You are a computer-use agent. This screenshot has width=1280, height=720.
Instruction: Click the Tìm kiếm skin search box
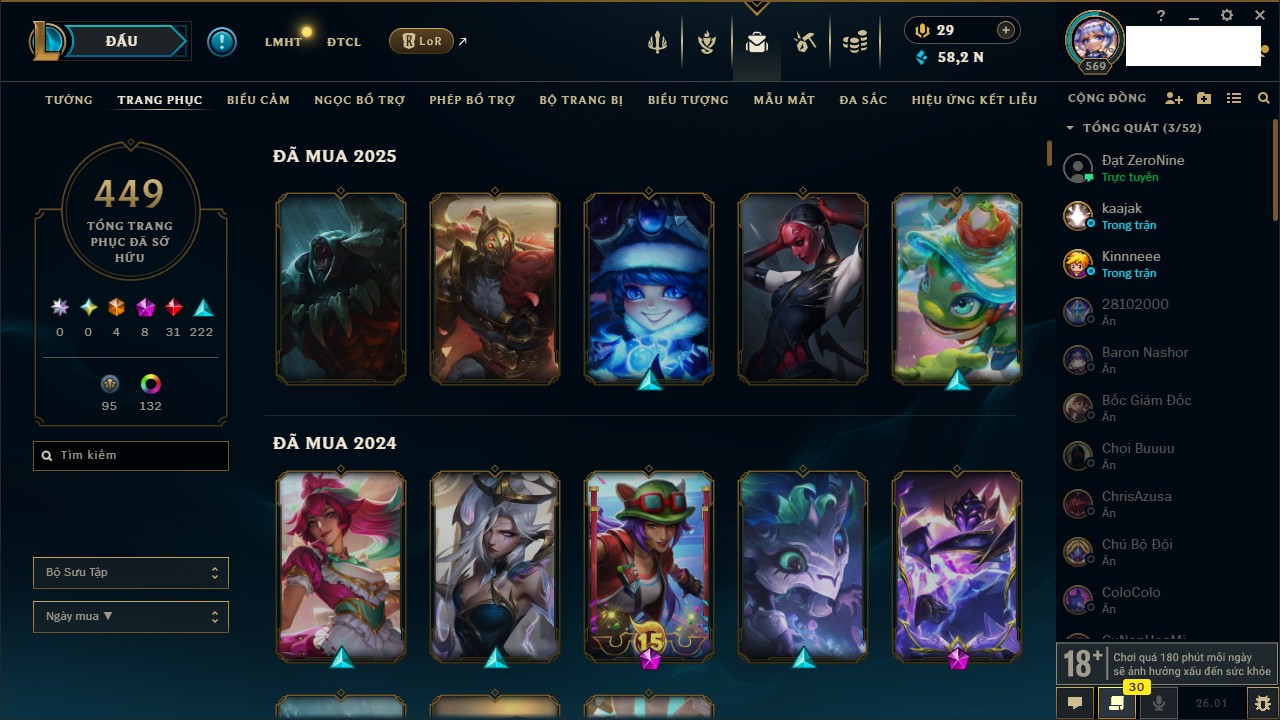point(131,456)
